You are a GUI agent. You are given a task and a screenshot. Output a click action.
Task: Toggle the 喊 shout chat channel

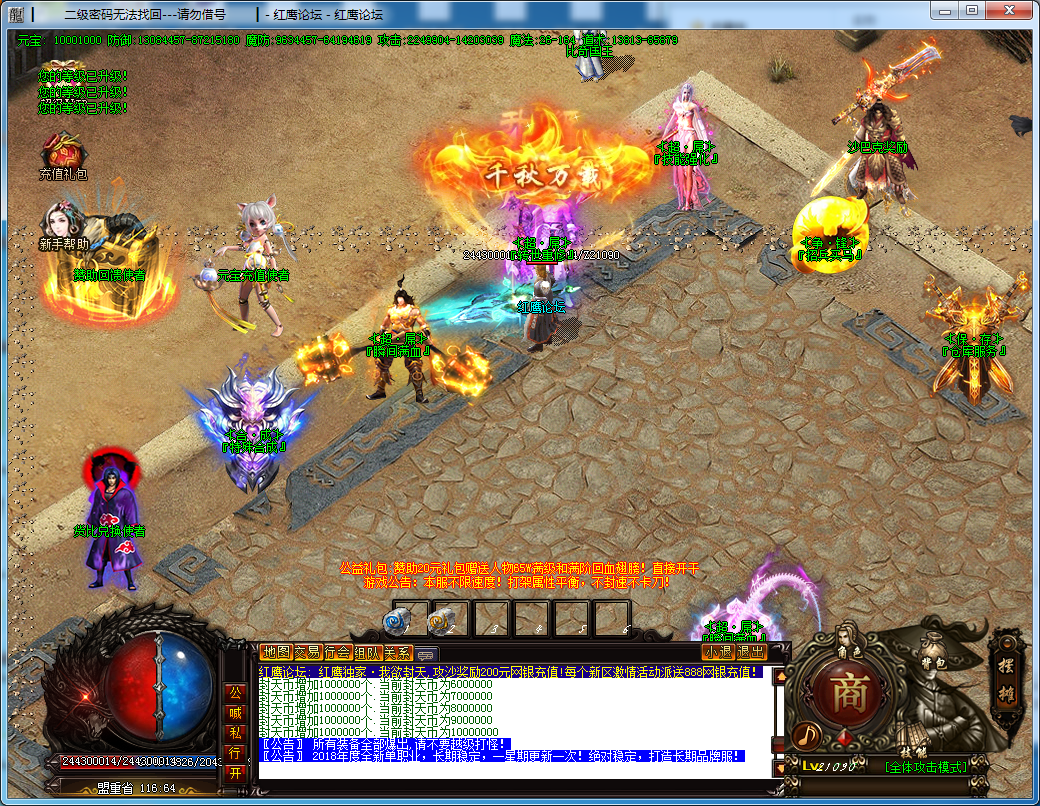[x=235, y=713]
